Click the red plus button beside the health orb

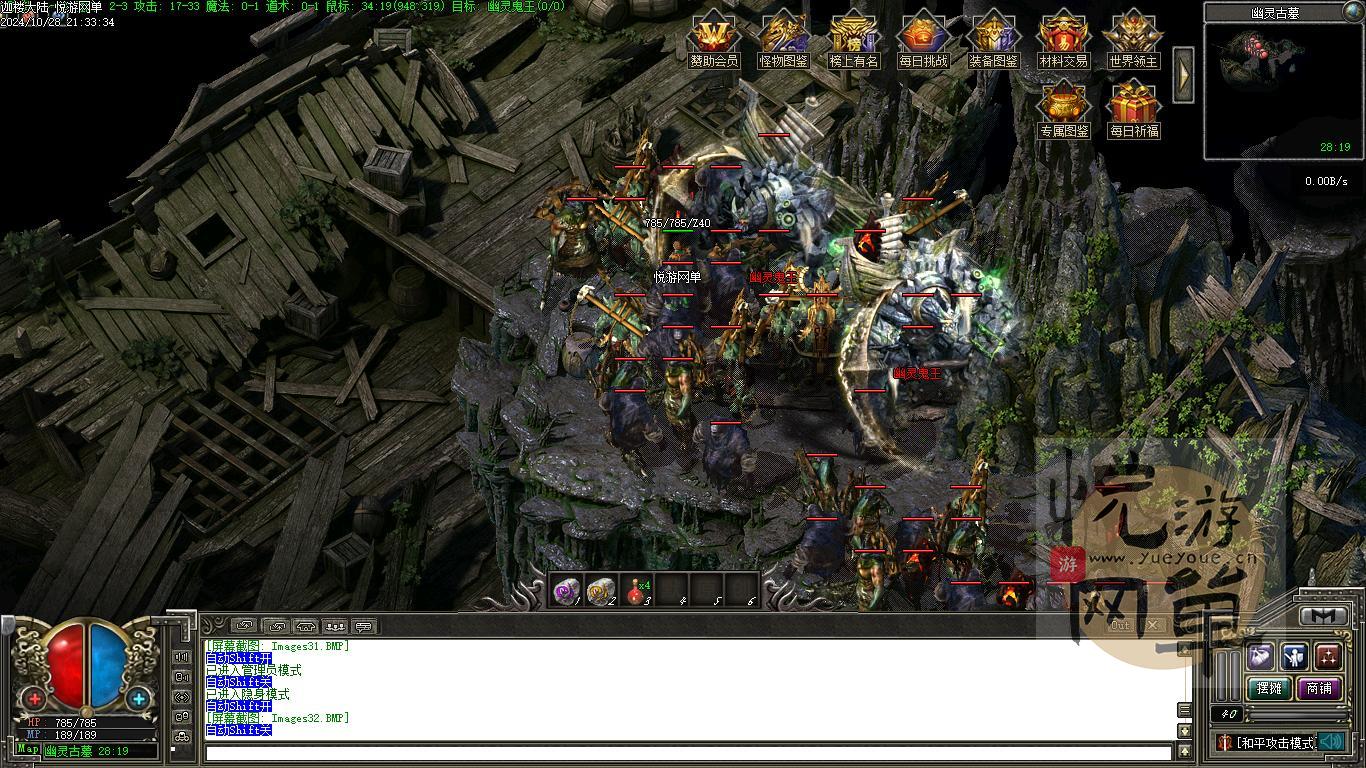pos(35,699)
